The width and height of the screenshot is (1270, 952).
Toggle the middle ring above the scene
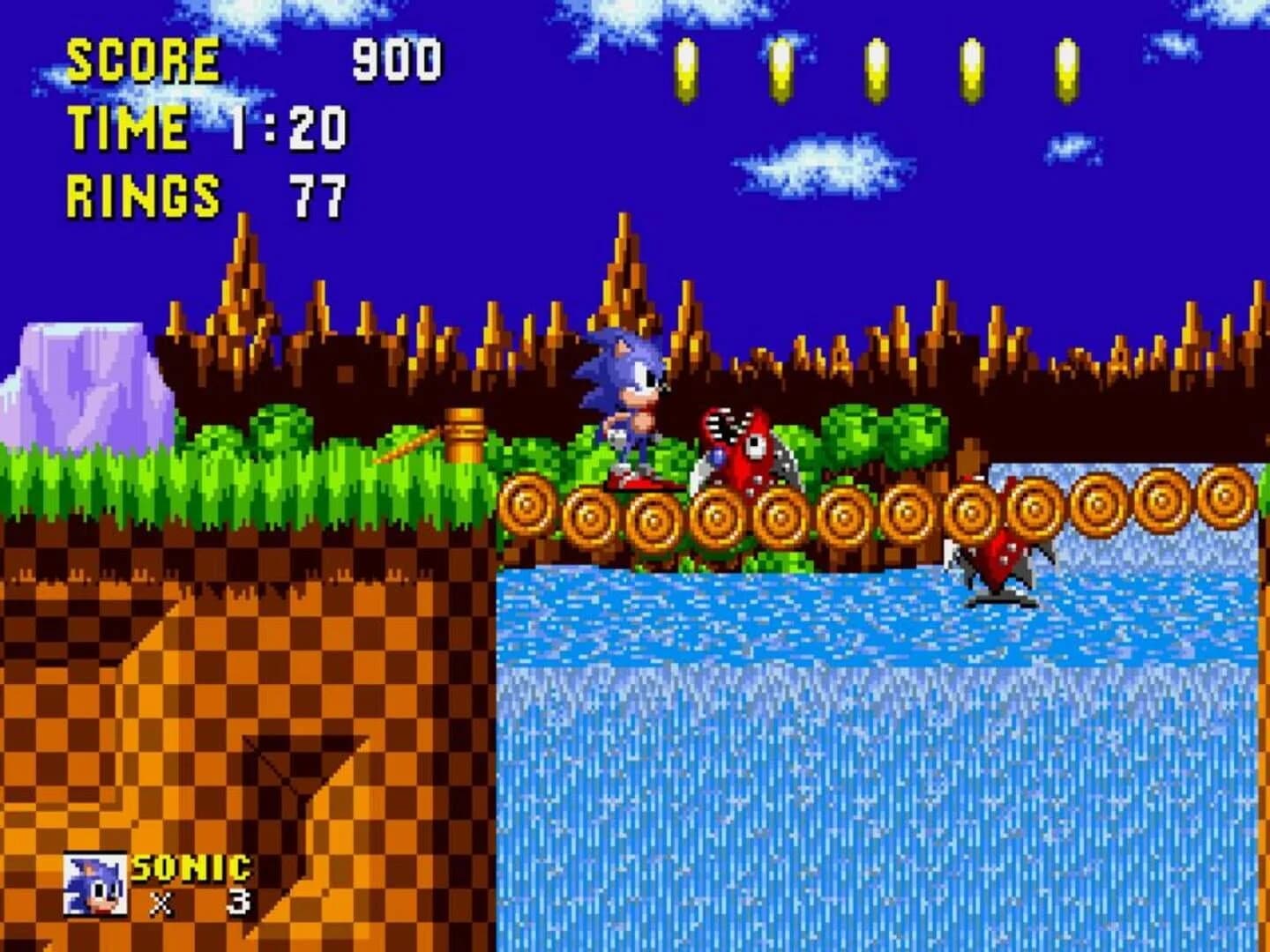pyautogui.click(x=873, y=66)
